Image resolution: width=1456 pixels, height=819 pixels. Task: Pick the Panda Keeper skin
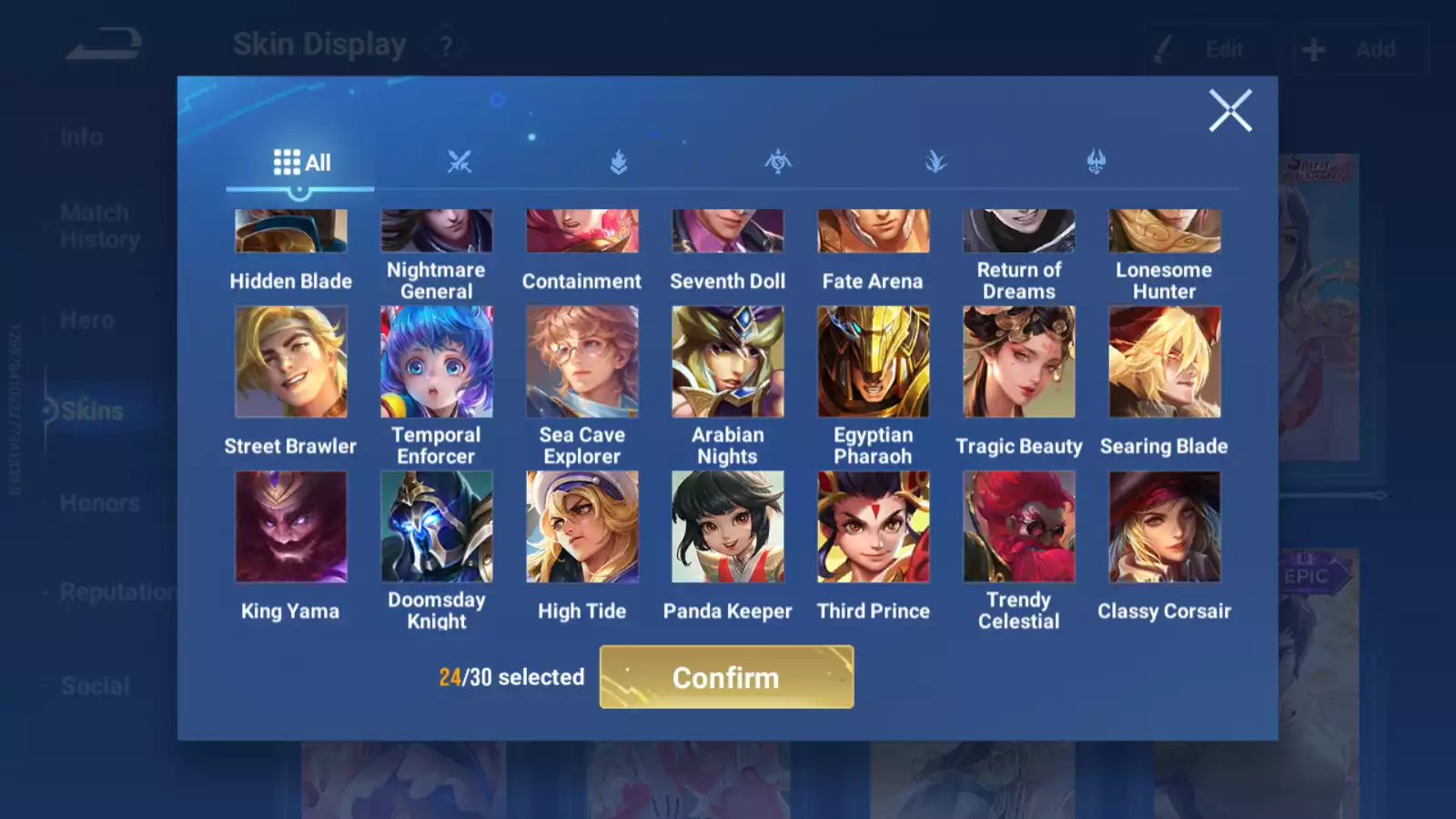(x=728, y=527)
